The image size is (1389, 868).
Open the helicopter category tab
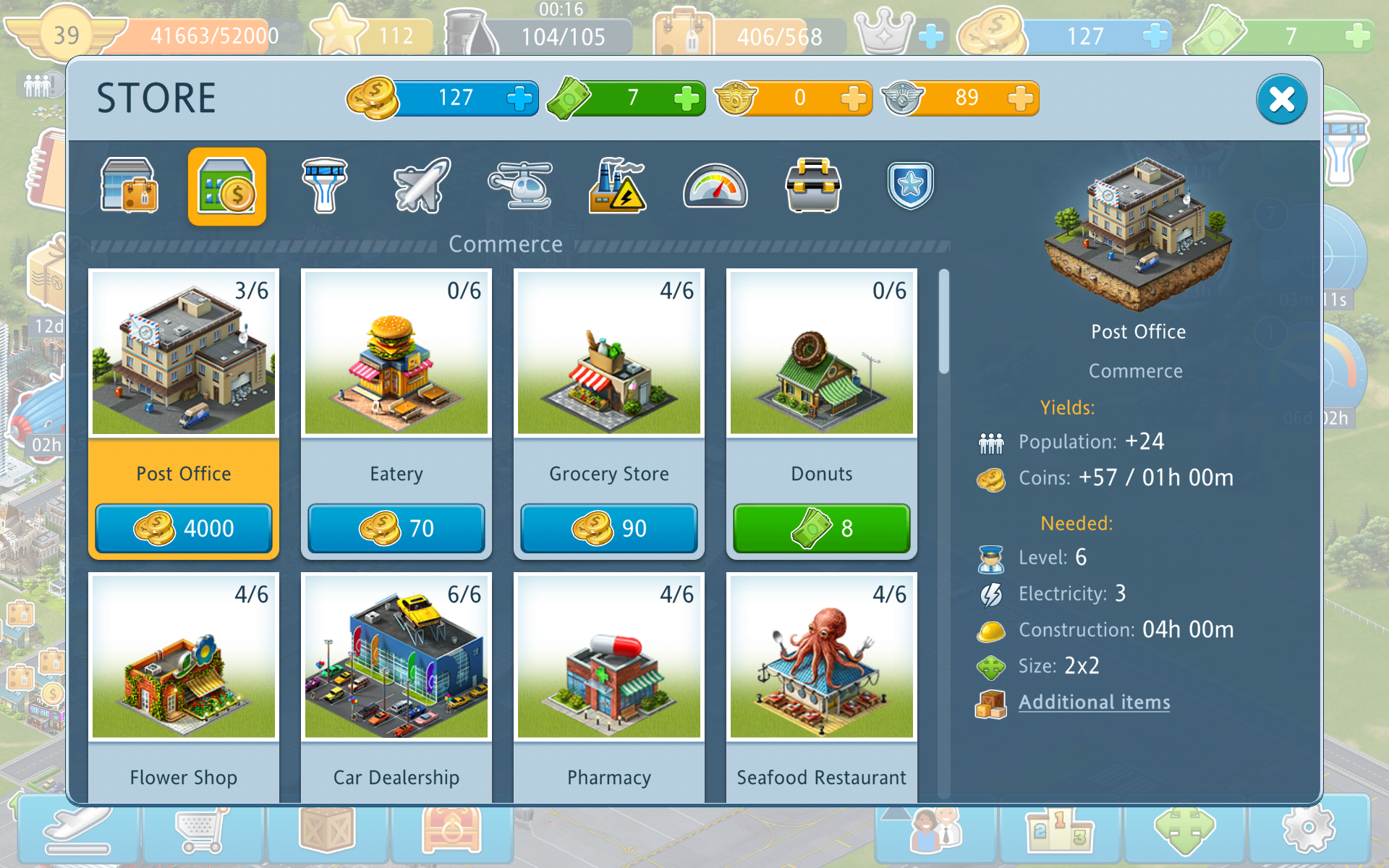pos(520,187)
